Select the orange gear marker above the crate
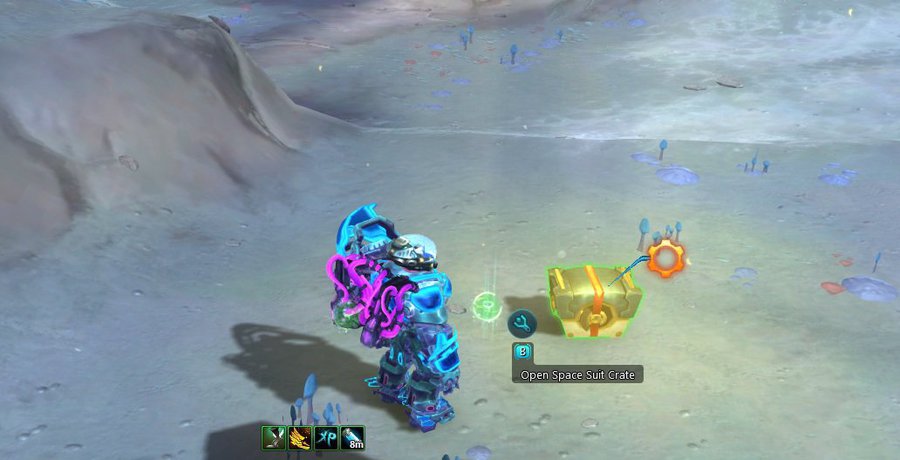The width and height of the screenshot is (900, 460). pos(664,258)
